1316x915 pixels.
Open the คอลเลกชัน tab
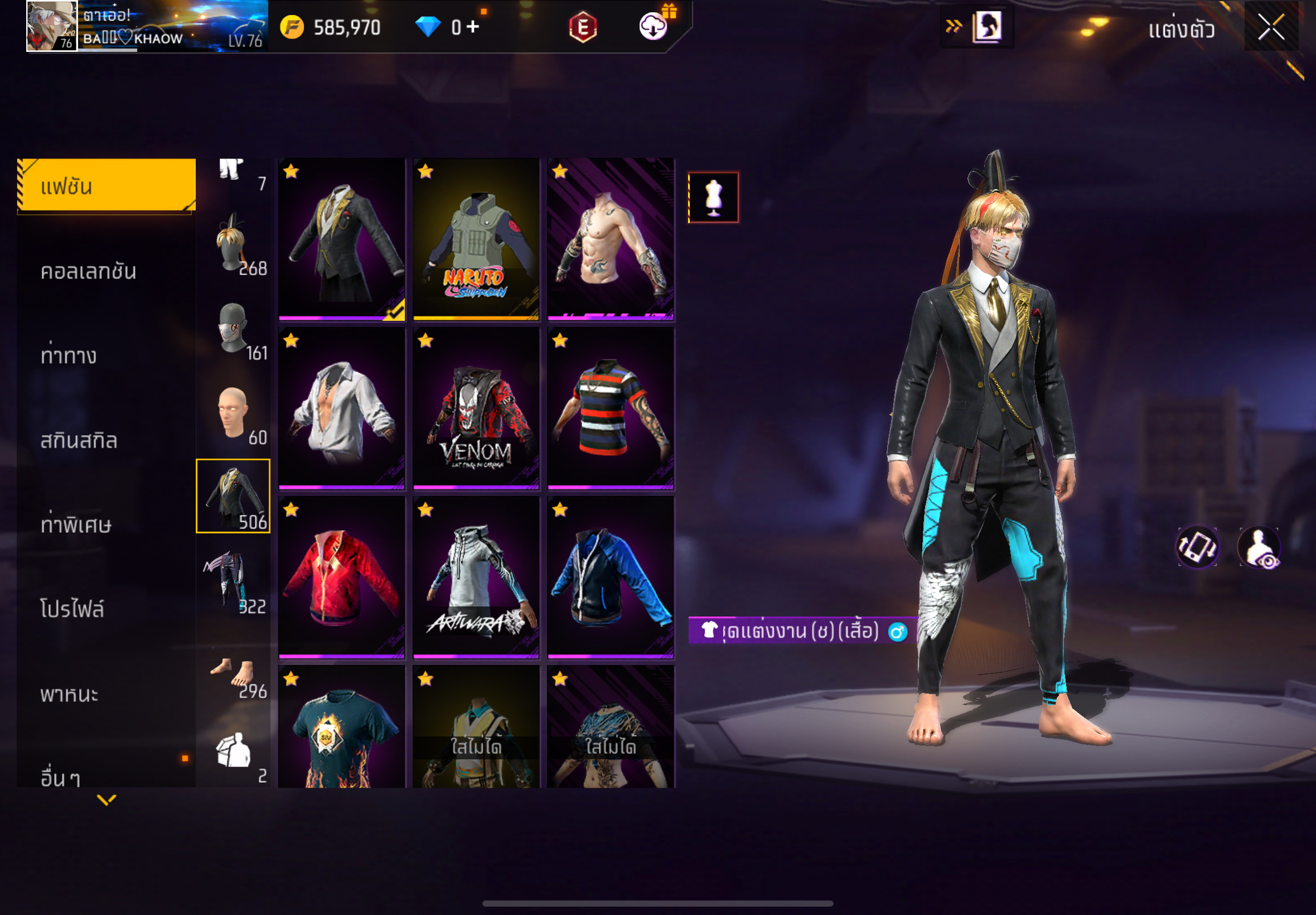click(89, 271)
